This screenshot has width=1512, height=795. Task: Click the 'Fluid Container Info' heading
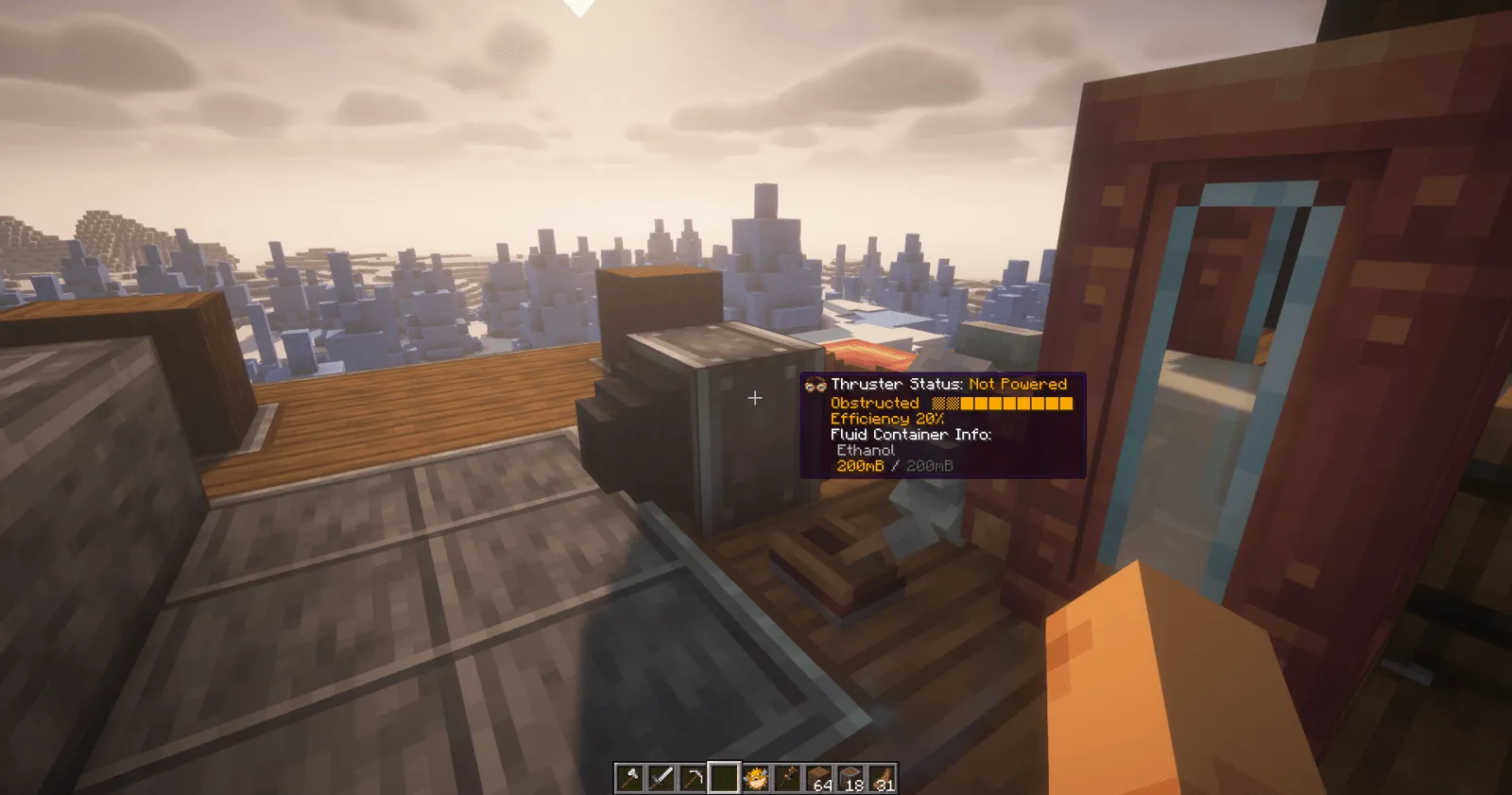[909, 435]
